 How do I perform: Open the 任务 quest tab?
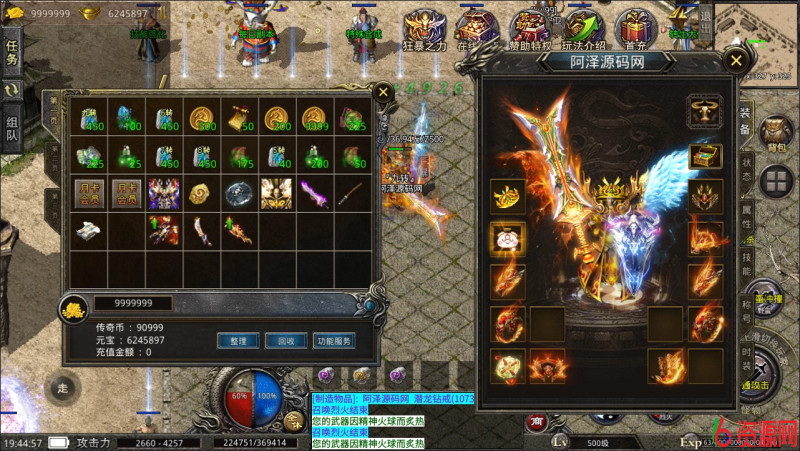12,52
